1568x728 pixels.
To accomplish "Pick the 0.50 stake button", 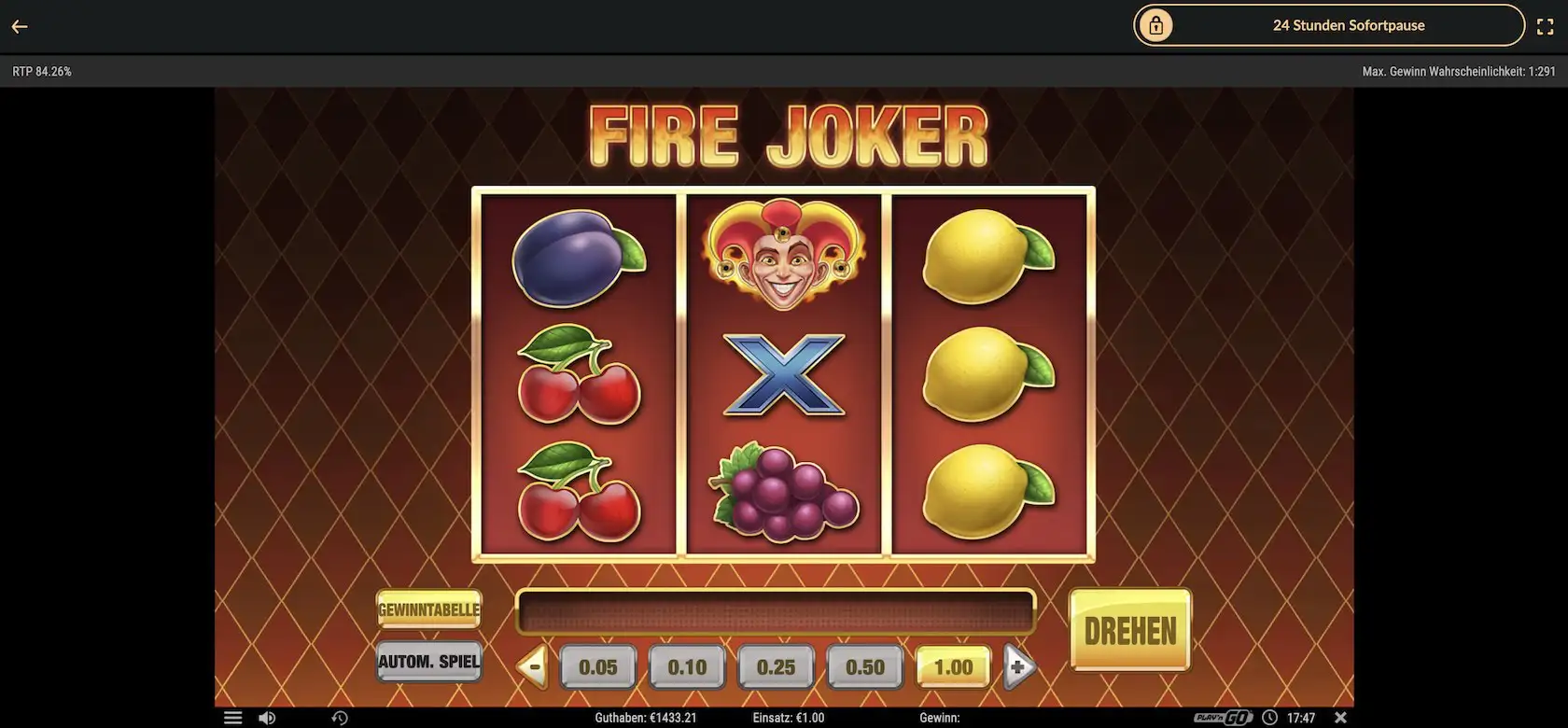I will tap(864, 667).
